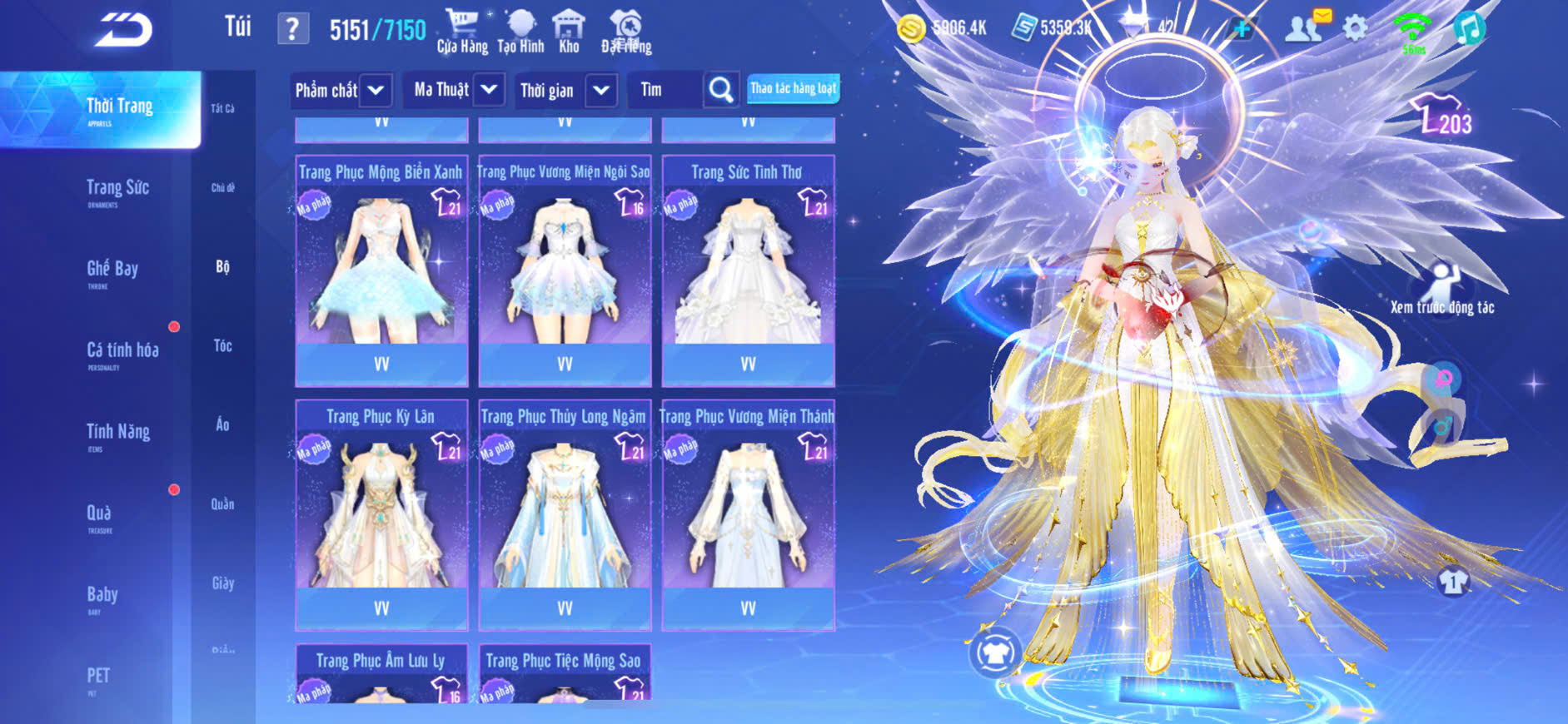Go back with the top-left arrow
The image size is (1568, 724).
(x=123, y=30)
